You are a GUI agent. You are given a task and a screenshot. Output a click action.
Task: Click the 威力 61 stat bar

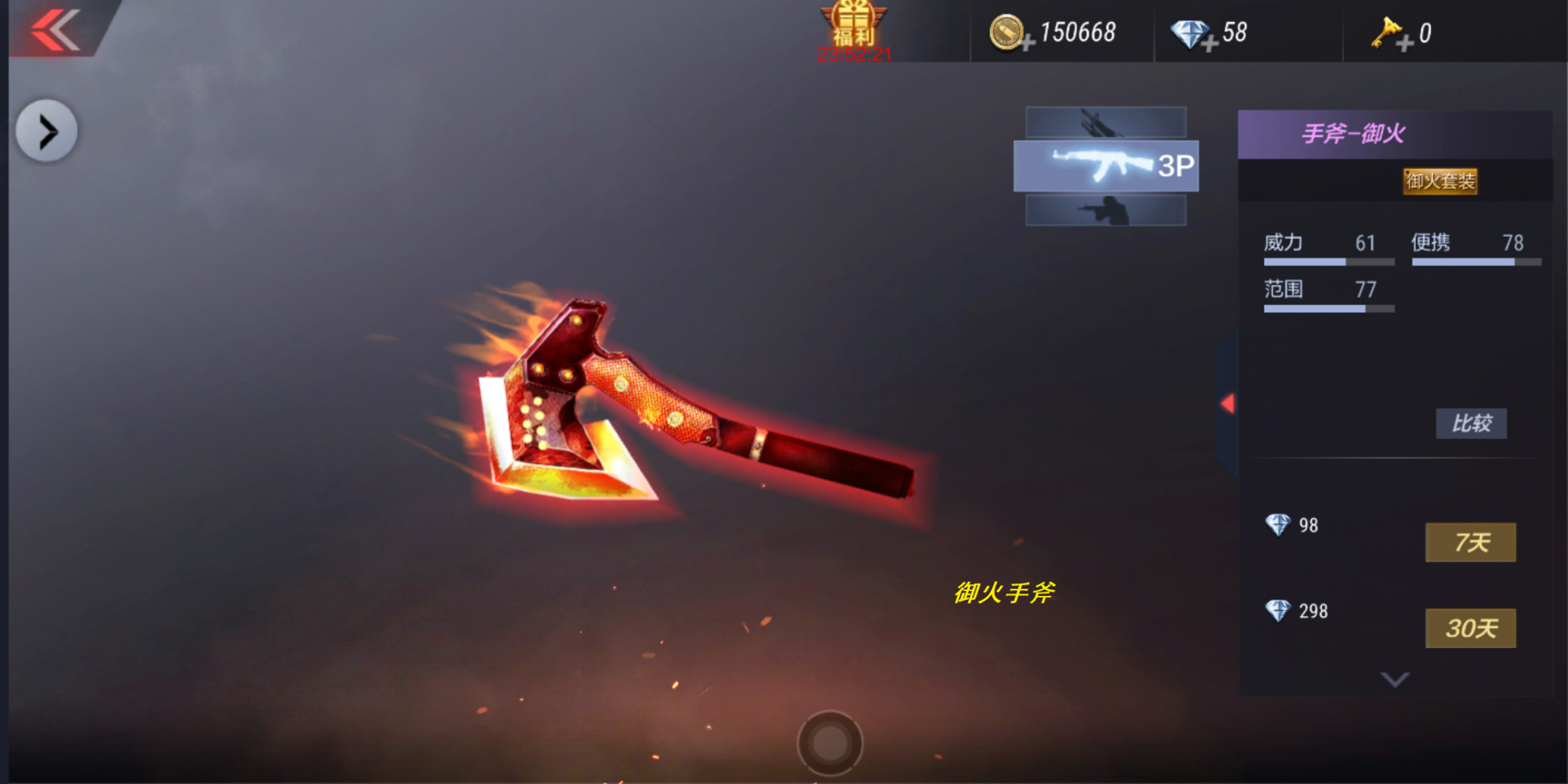(1327, 251)
